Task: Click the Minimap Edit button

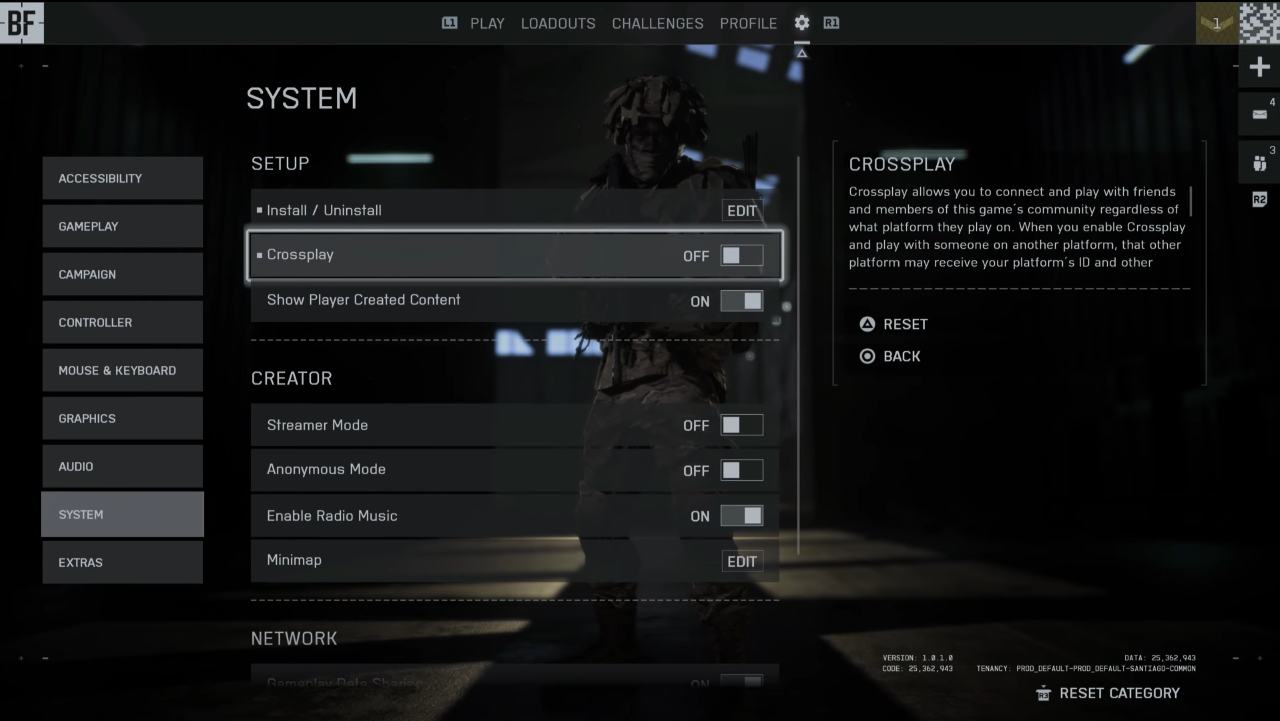Action: 742,561
